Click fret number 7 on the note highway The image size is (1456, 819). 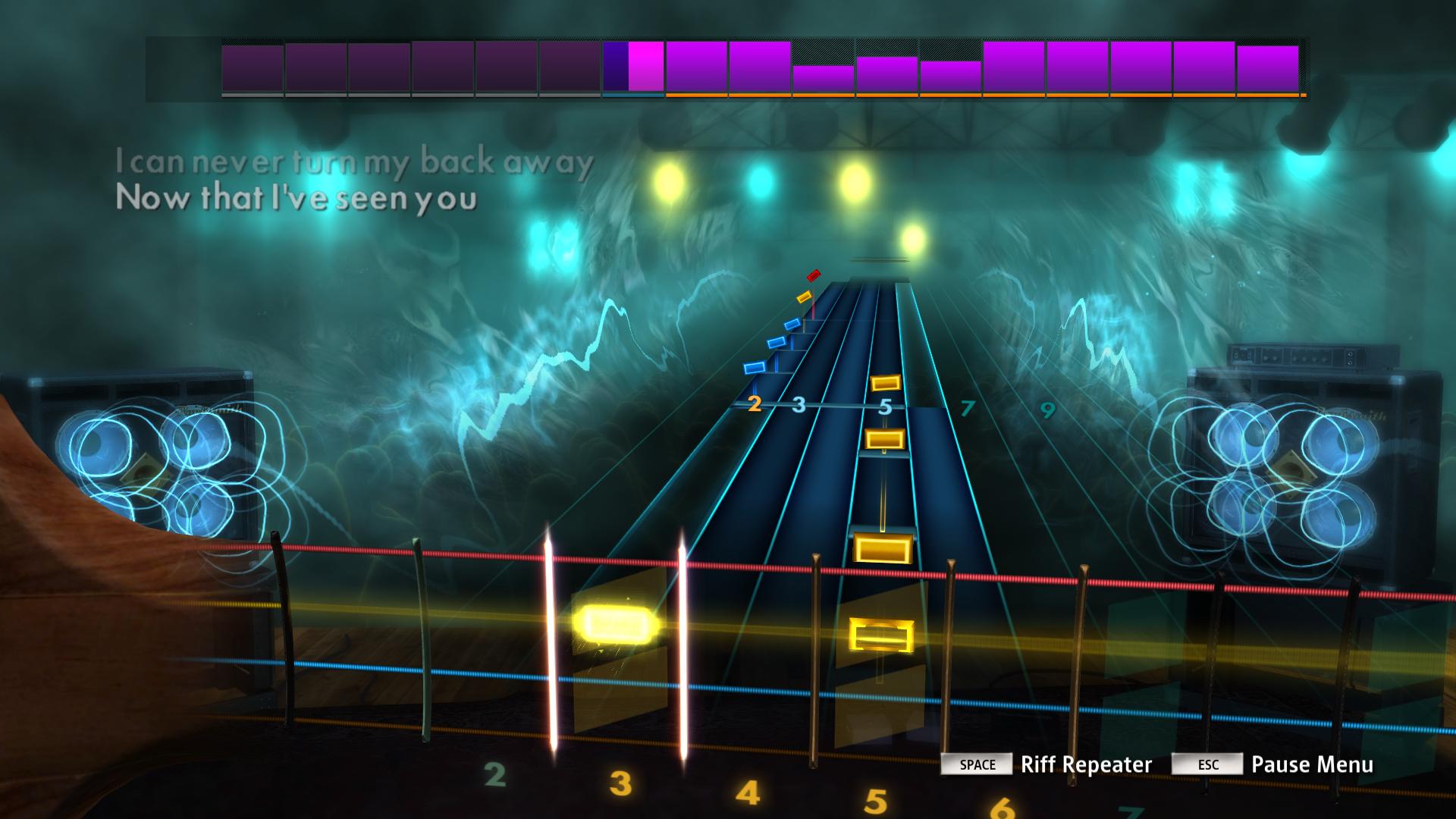[x=967, y=406]
